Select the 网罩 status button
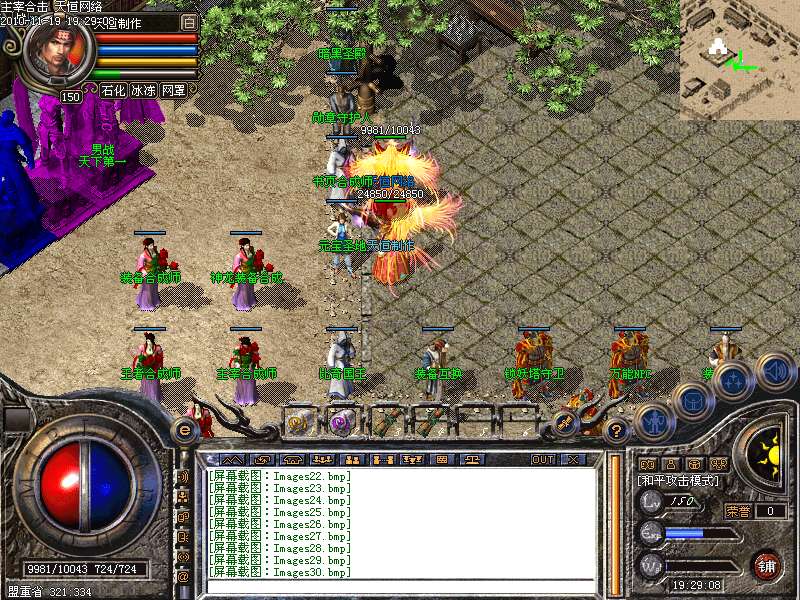The height and width of the screenshot is (600, 800). point(173,90)
